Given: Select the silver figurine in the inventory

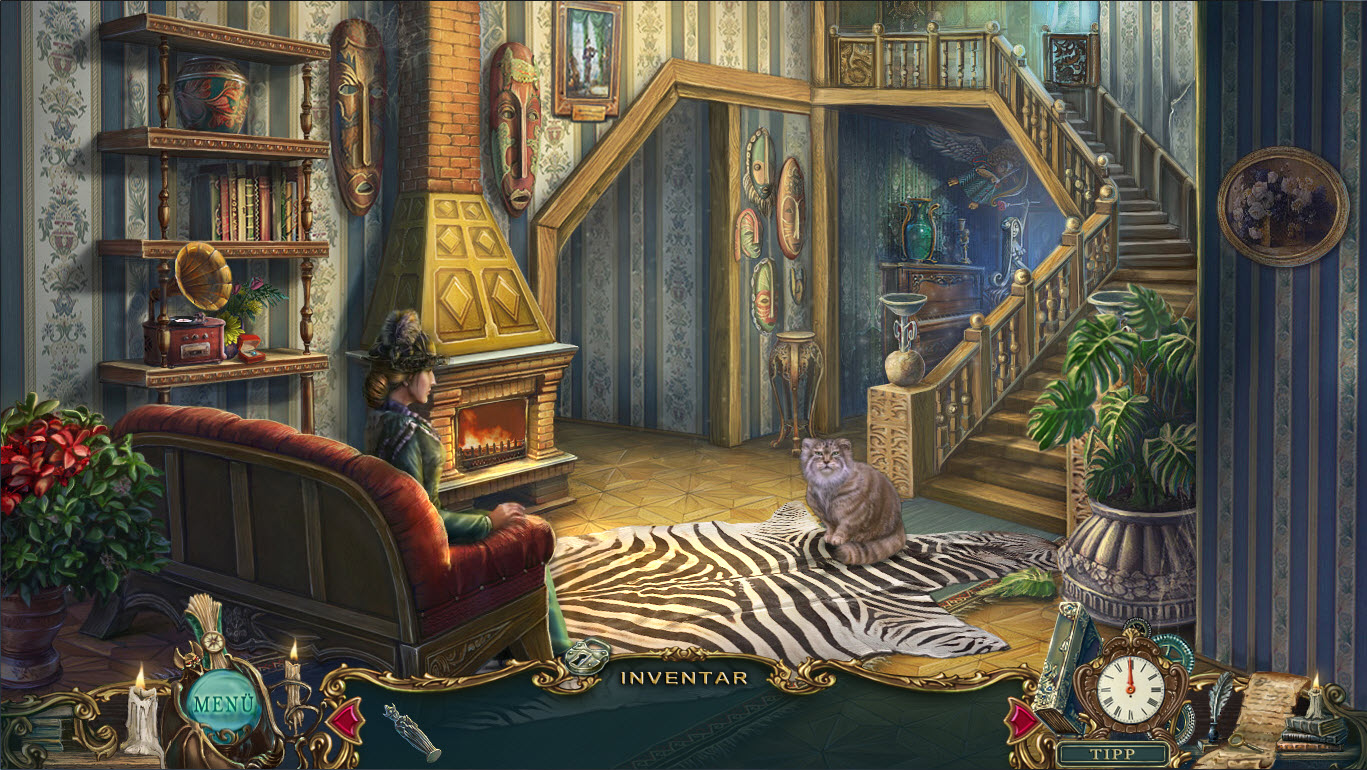Looking at the screenshot, I should [x=411, y=731].
